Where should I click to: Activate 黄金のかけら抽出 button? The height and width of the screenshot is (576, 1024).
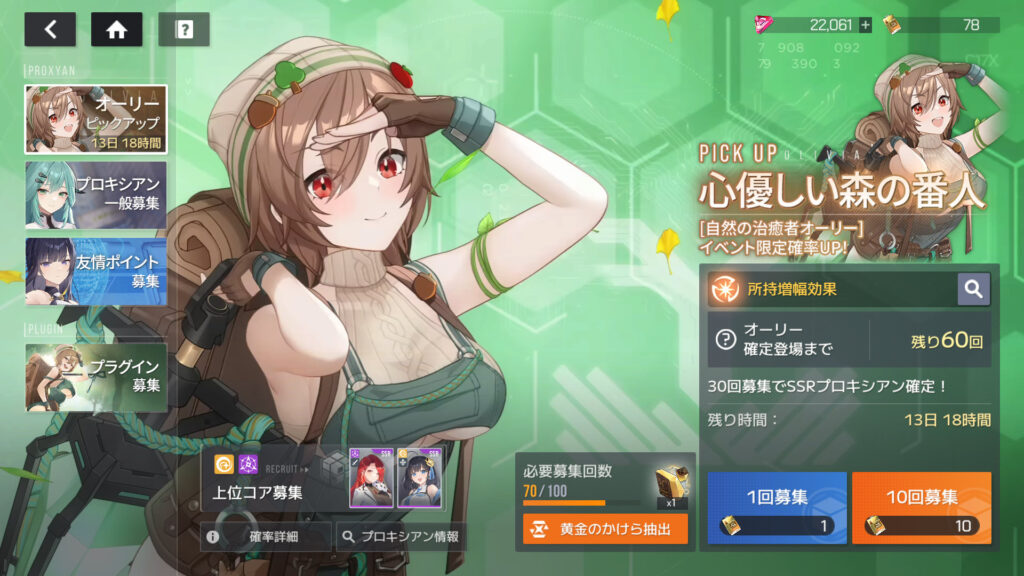point(605,529)
